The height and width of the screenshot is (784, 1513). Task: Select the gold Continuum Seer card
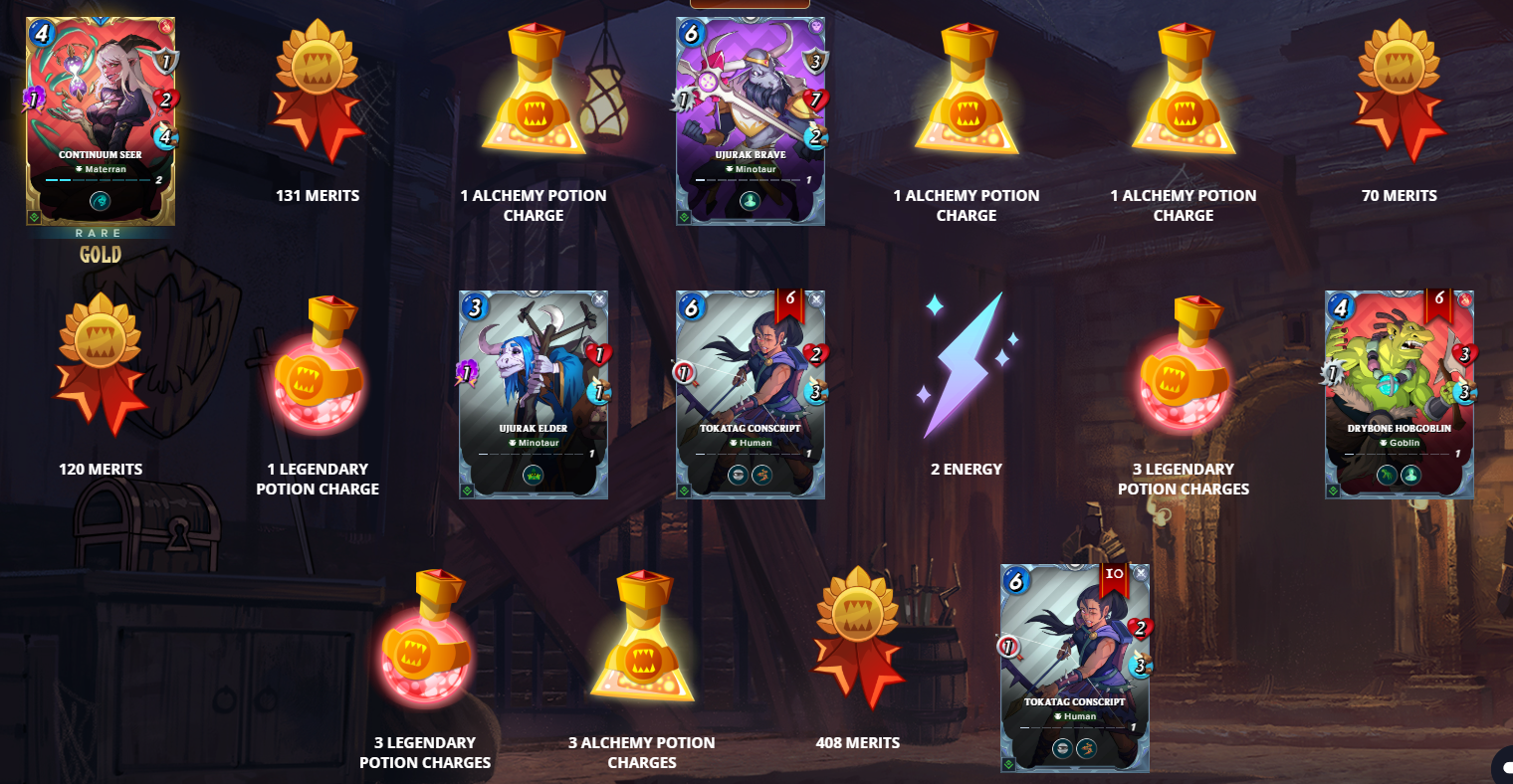click(x=101, y=121)
